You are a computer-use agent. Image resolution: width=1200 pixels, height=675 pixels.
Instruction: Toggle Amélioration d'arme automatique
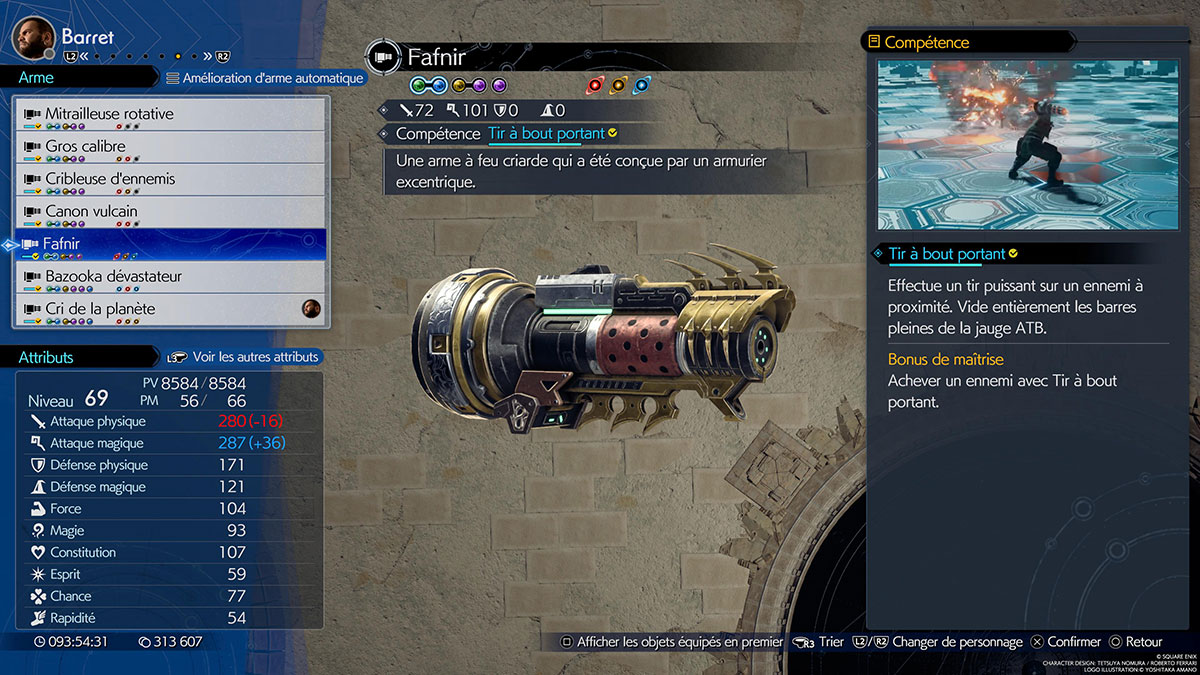(264, 78)
